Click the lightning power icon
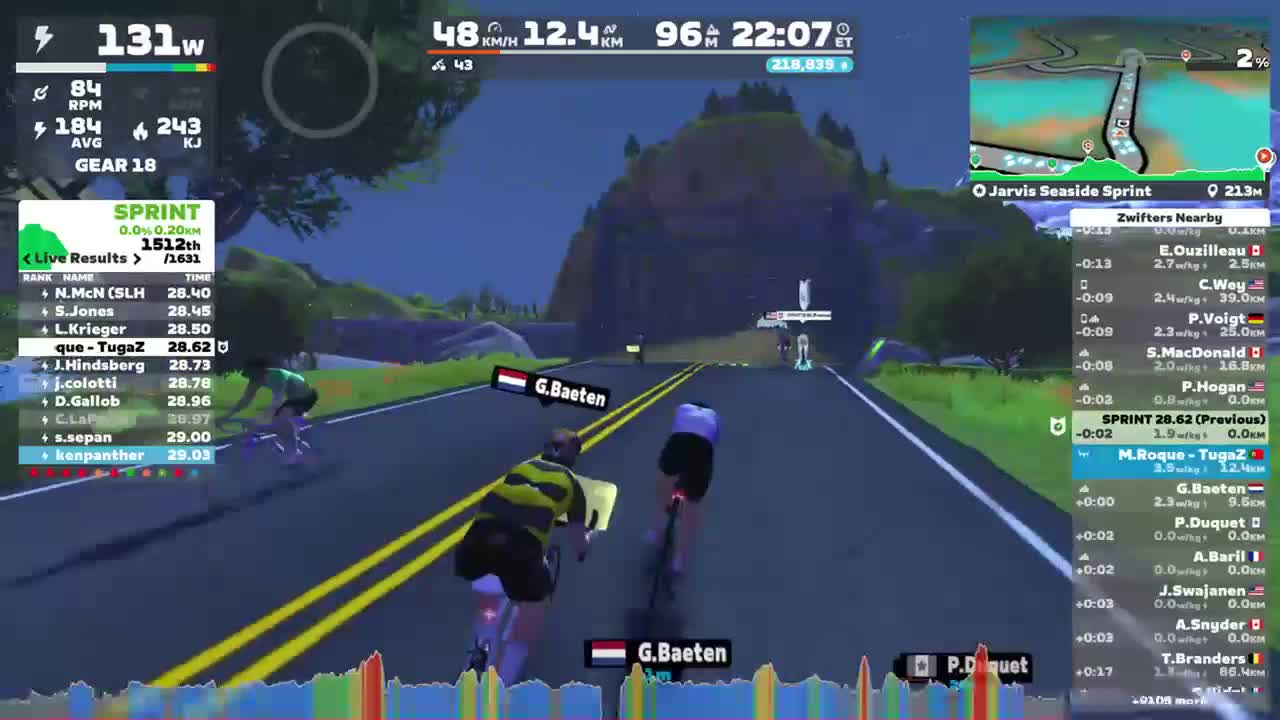Screen dimensions: 1280x720 click(x=42, y=38)
